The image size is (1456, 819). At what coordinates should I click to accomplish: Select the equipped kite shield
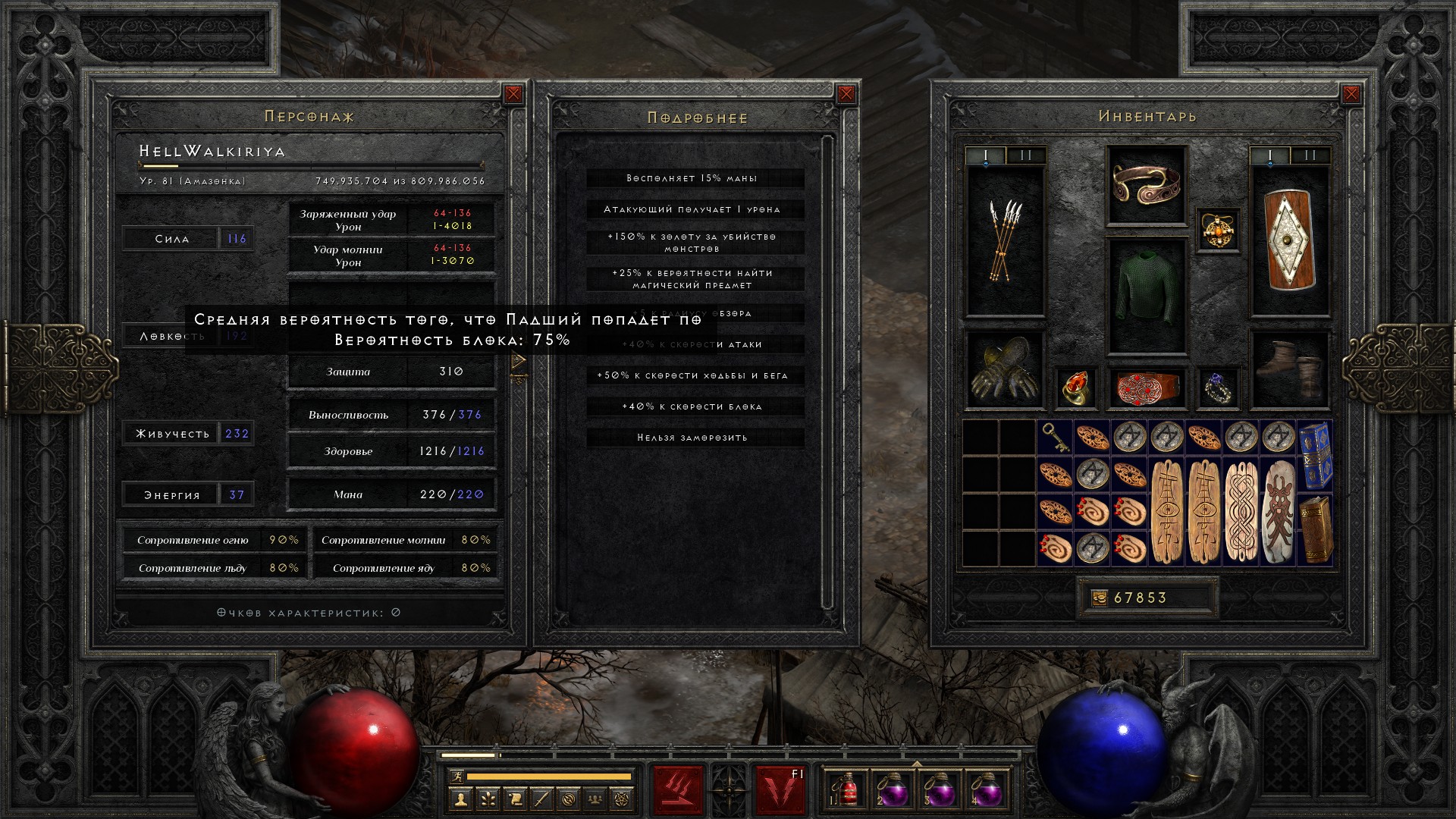pyautogui.click(x=1290, y=241)
